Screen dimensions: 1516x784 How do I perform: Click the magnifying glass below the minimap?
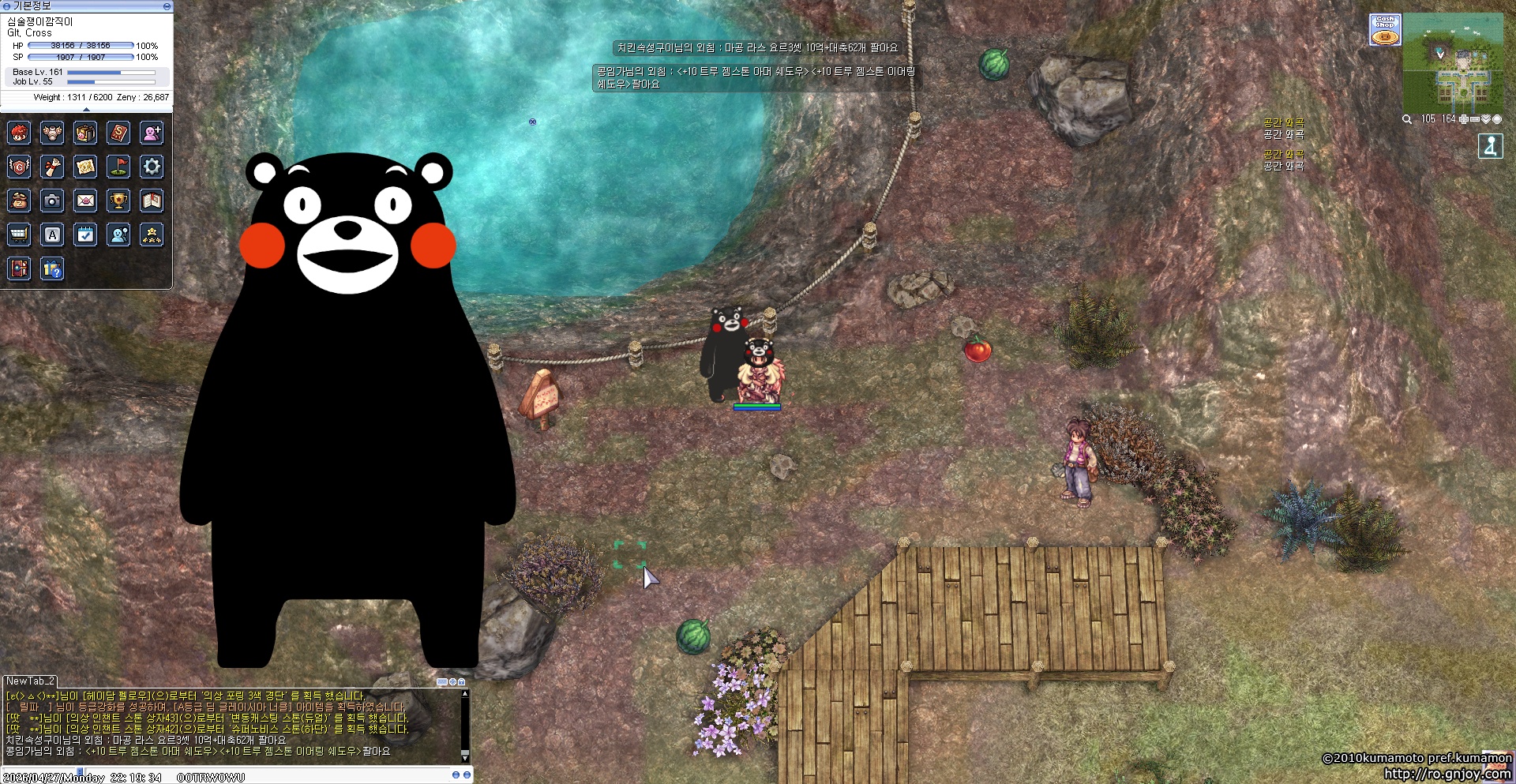pyautogui.click(x=1407, y=119)
